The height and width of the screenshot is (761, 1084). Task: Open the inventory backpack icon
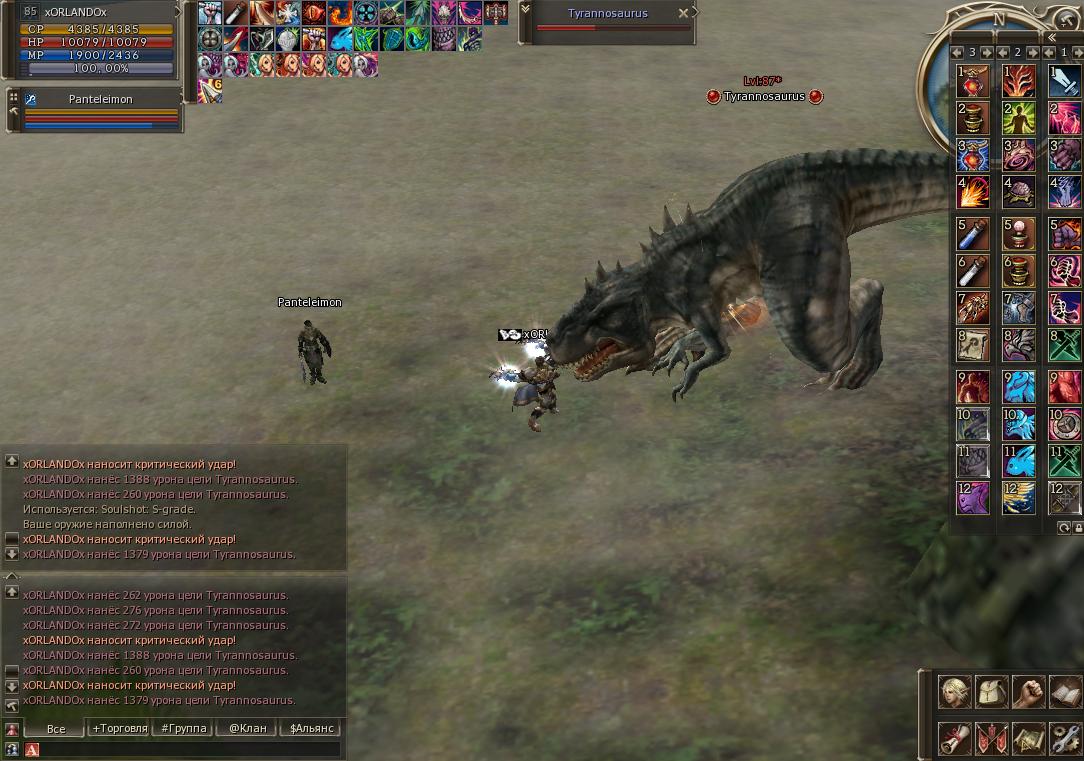[992, 692]
